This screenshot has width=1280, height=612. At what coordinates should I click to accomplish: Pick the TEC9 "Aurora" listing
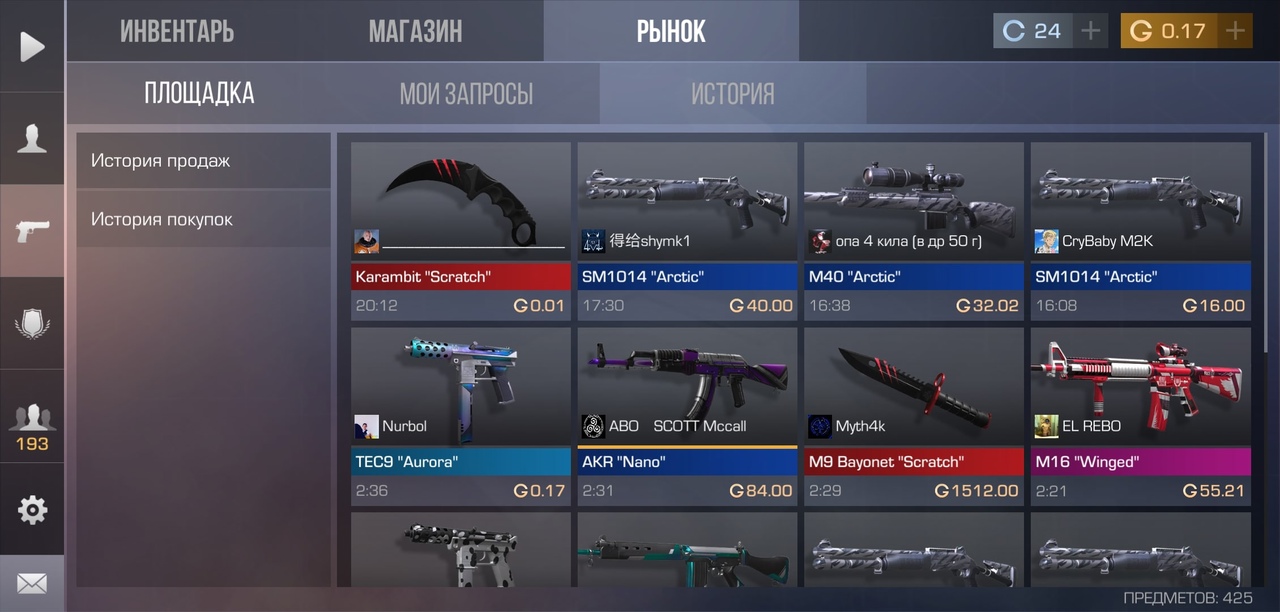click(461, 416)
